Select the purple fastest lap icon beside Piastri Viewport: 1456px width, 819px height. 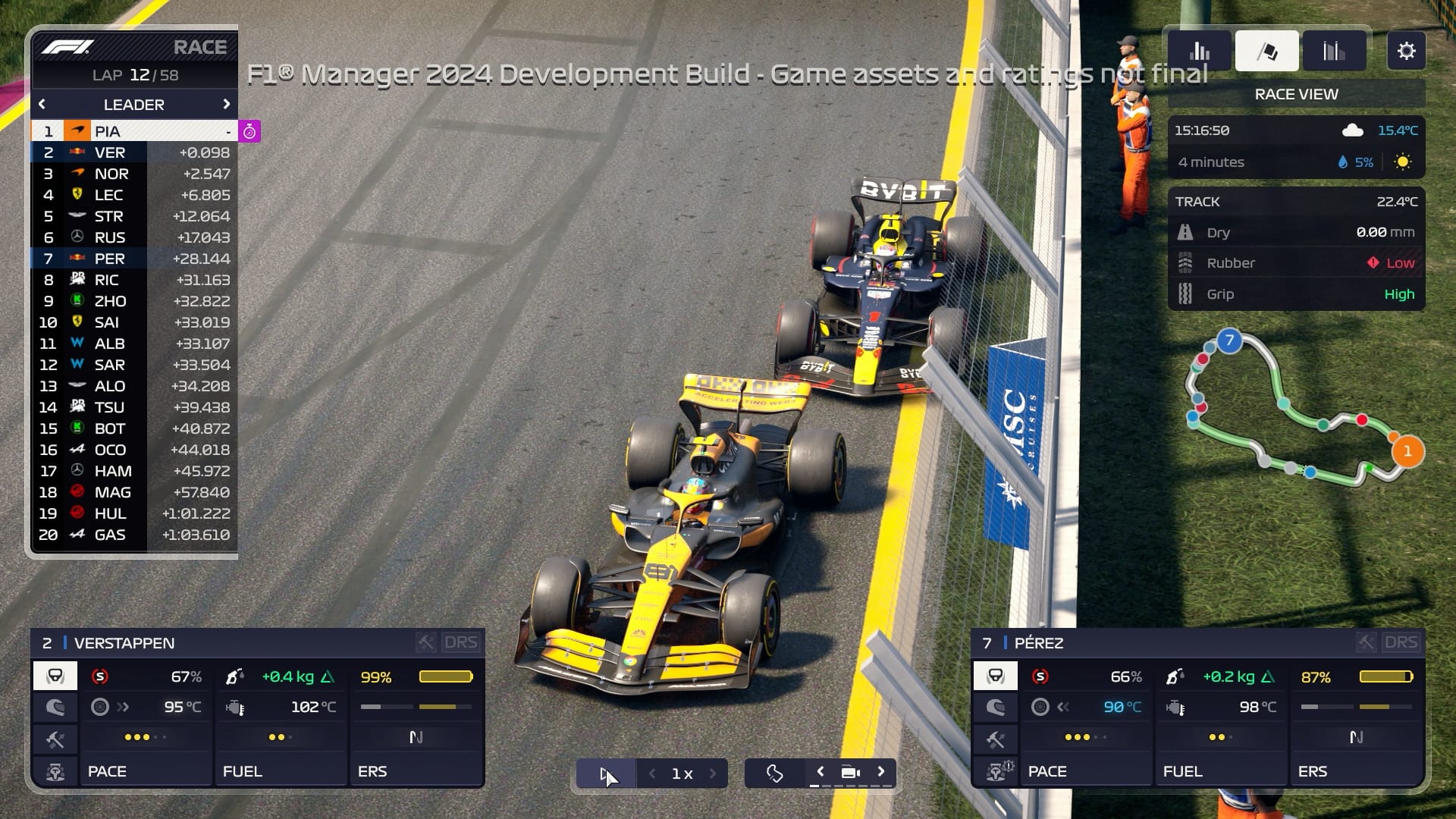249,131
